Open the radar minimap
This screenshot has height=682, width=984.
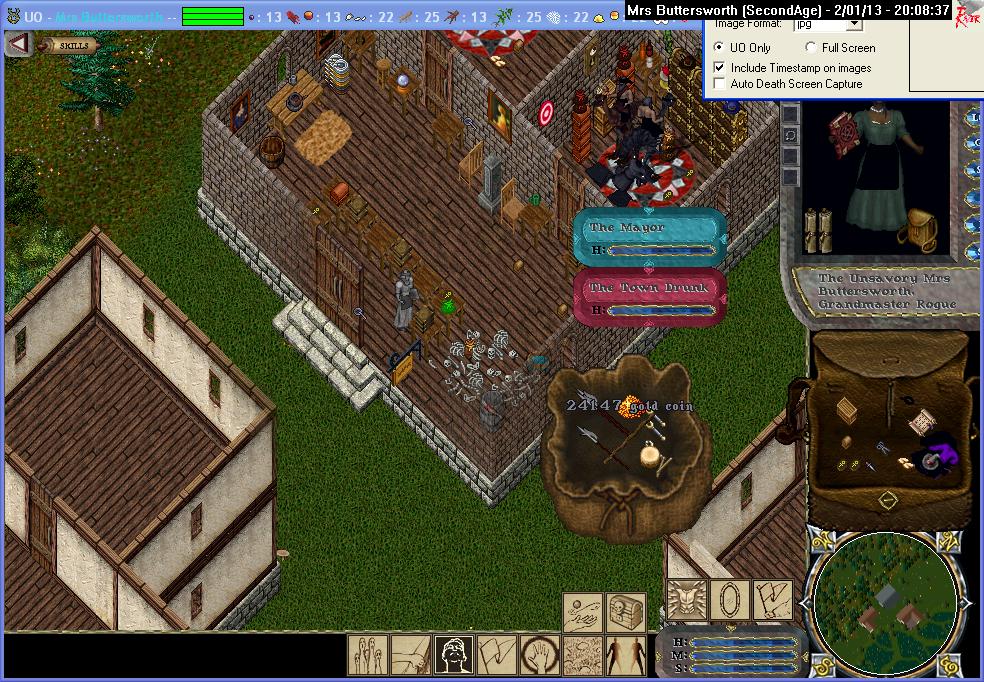point(886,601)
